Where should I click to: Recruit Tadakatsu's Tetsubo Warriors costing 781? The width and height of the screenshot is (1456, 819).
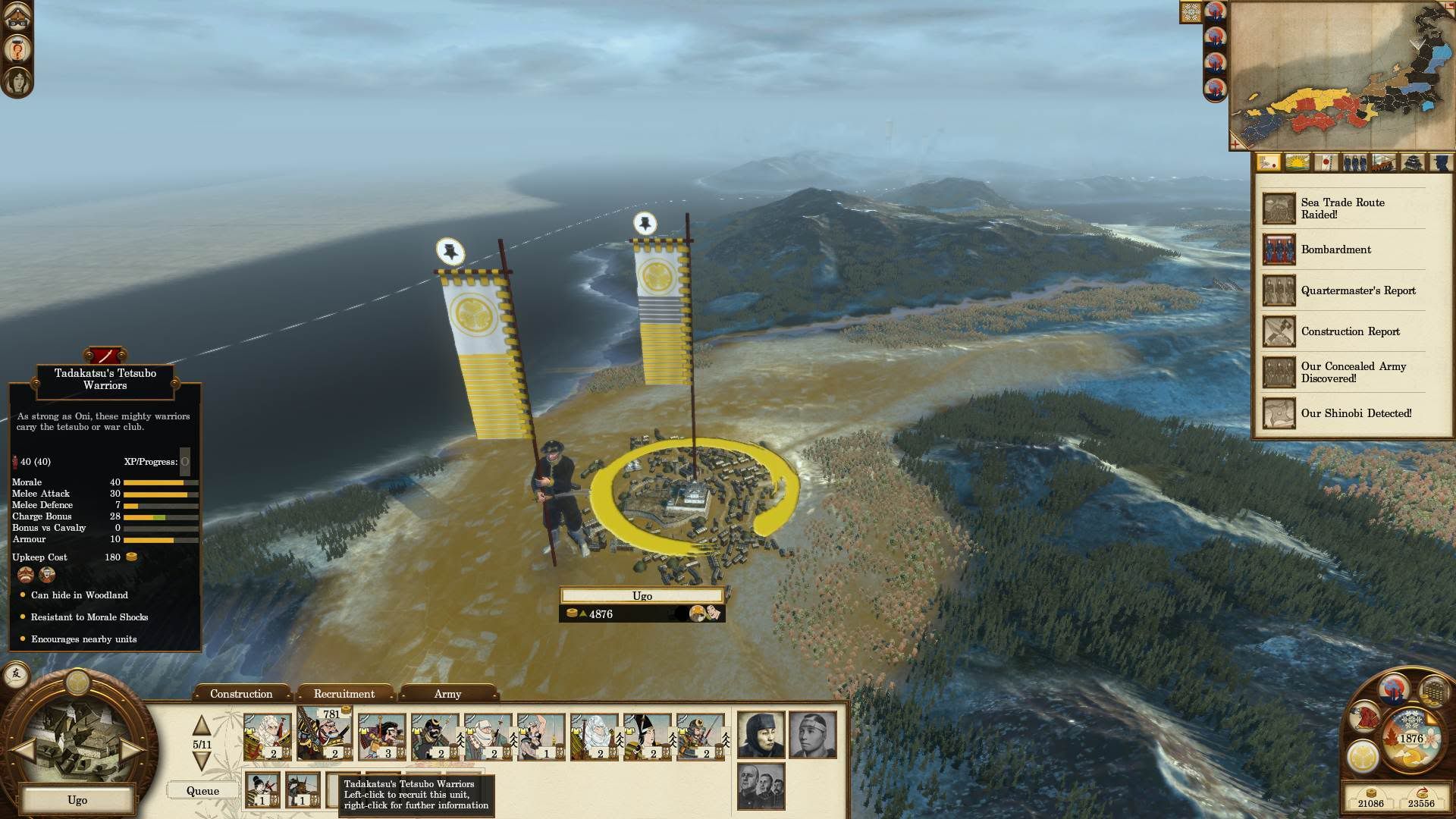pyautogui.click(x=325, y=734)
